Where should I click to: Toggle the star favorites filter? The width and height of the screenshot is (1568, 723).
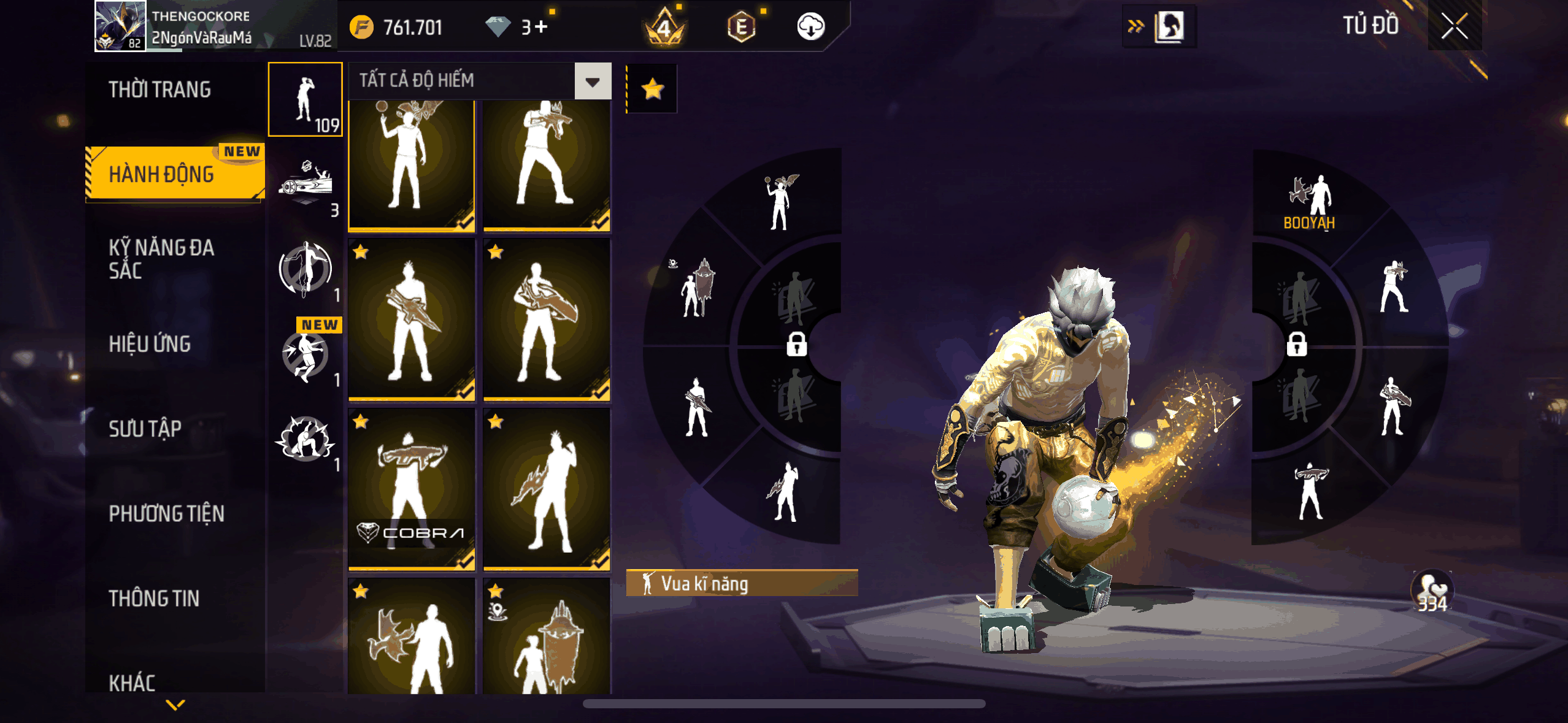(x=652, y=89)
